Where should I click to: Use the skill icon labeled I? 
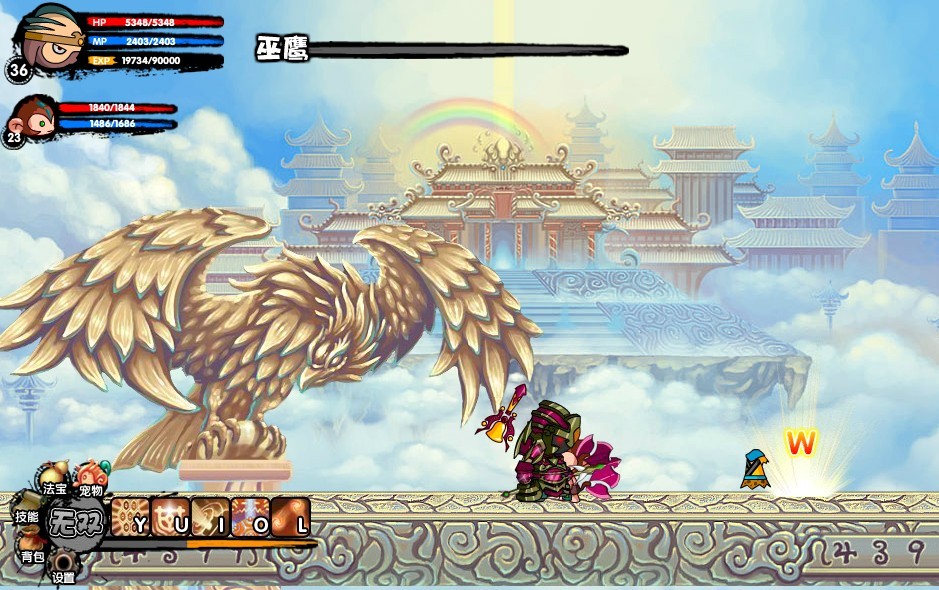pyautogui.click(x=210, y=517)
